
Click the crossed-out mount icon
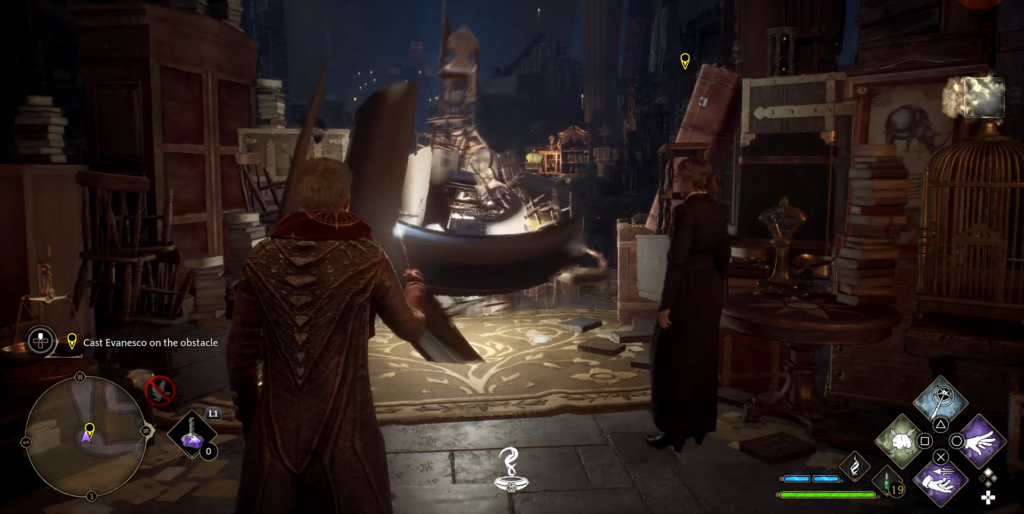click(x=160, y=389)
